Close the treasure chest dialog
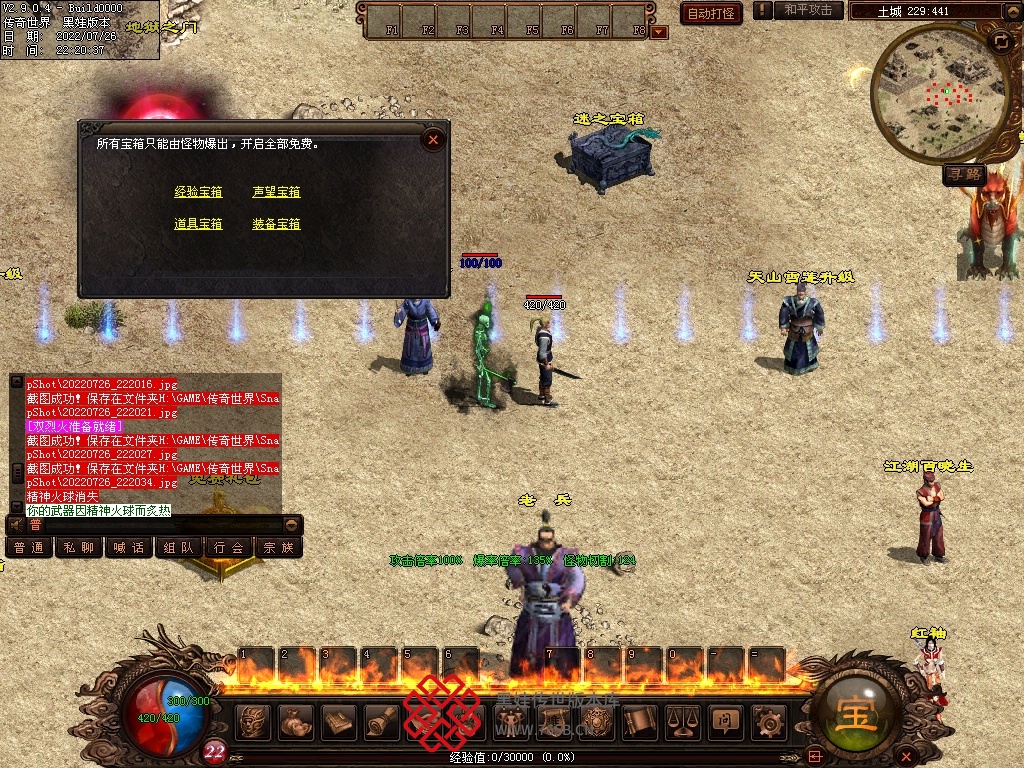This screenshot has width=1024, height=768. pos(433,140)
